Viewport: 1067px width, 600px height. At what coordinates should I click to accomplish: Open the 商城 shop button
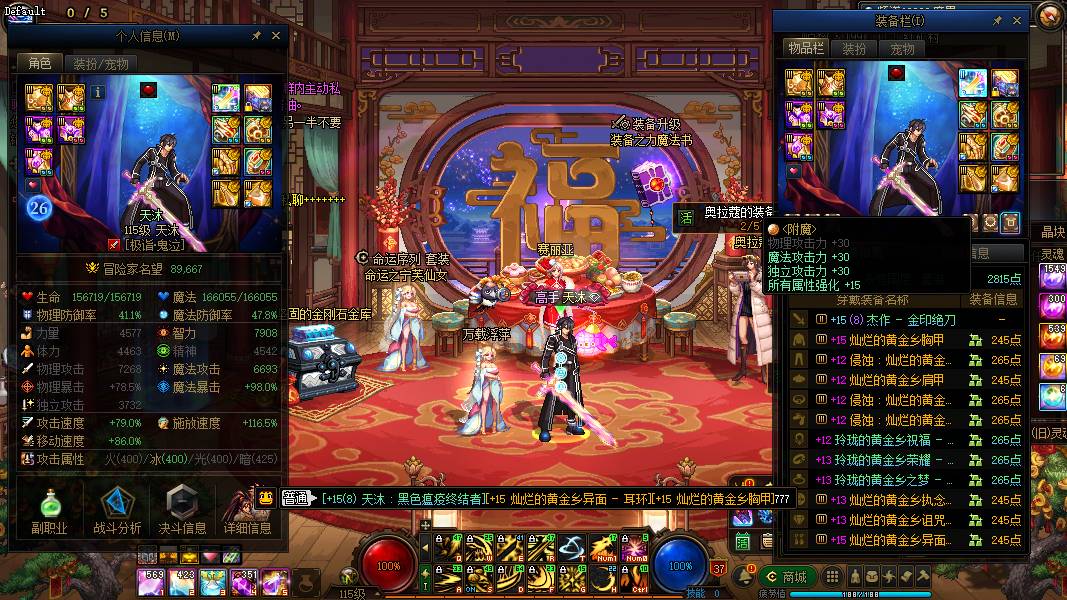click(x=786, y=576)
